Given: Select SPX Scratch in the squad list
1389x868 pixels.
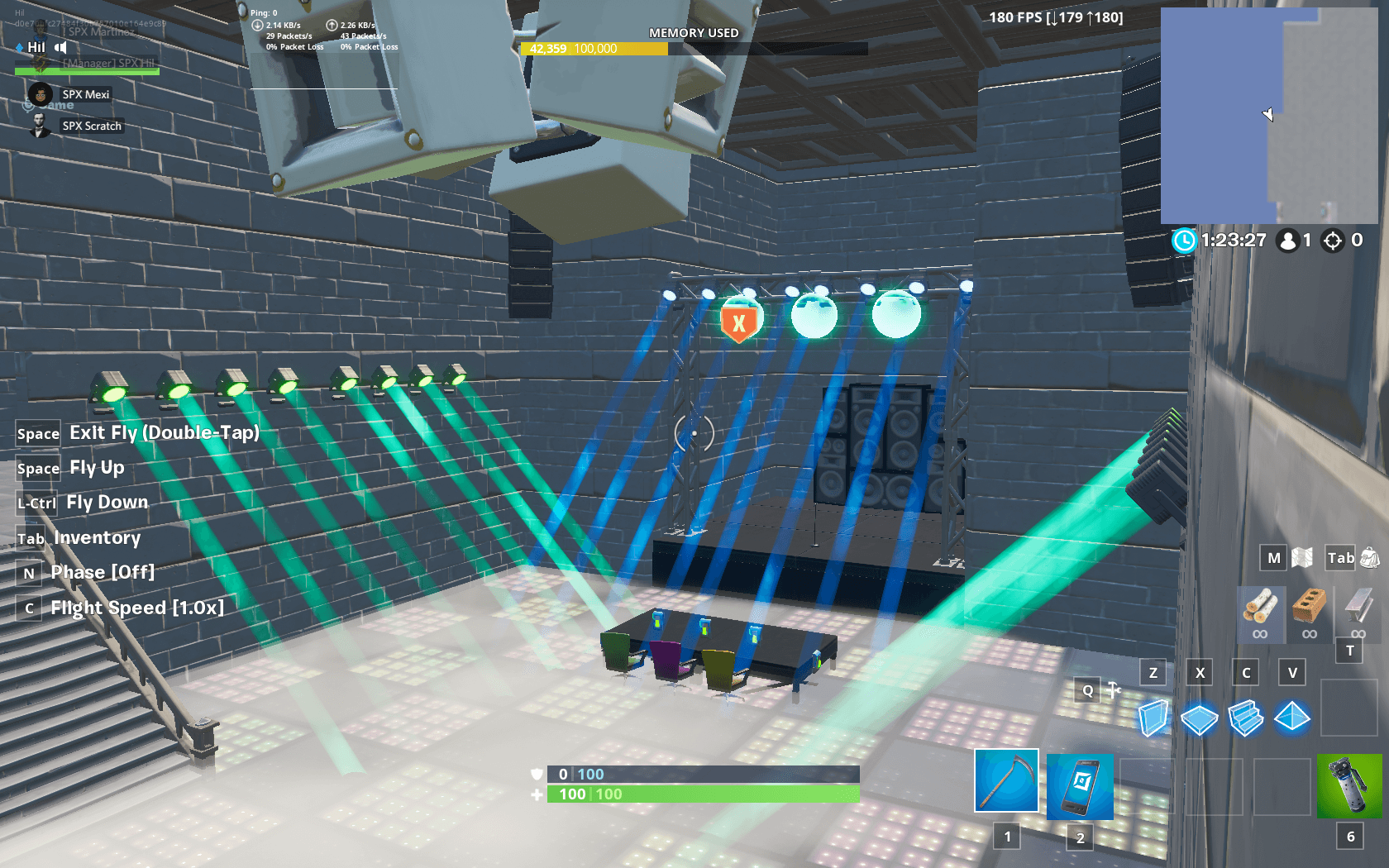Looking at the screenshot, I should (x=91, y=126).
